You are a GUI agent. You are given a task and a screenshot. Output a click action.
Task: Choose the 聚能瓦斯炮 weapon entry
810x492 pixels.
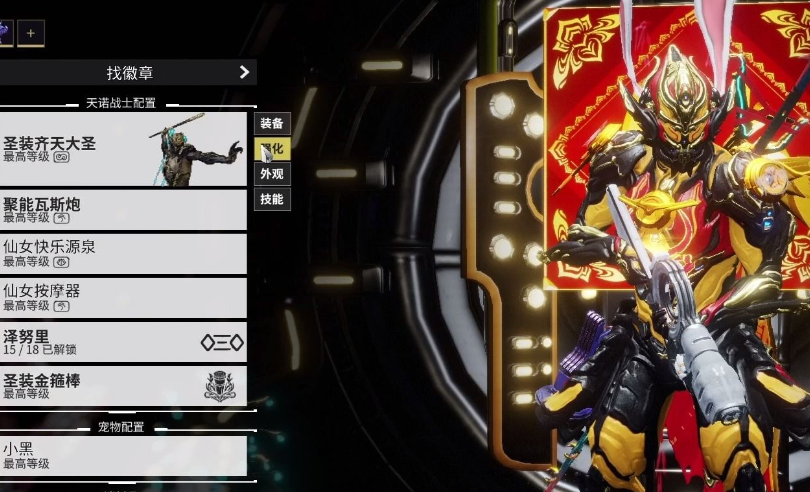(122, 210)
